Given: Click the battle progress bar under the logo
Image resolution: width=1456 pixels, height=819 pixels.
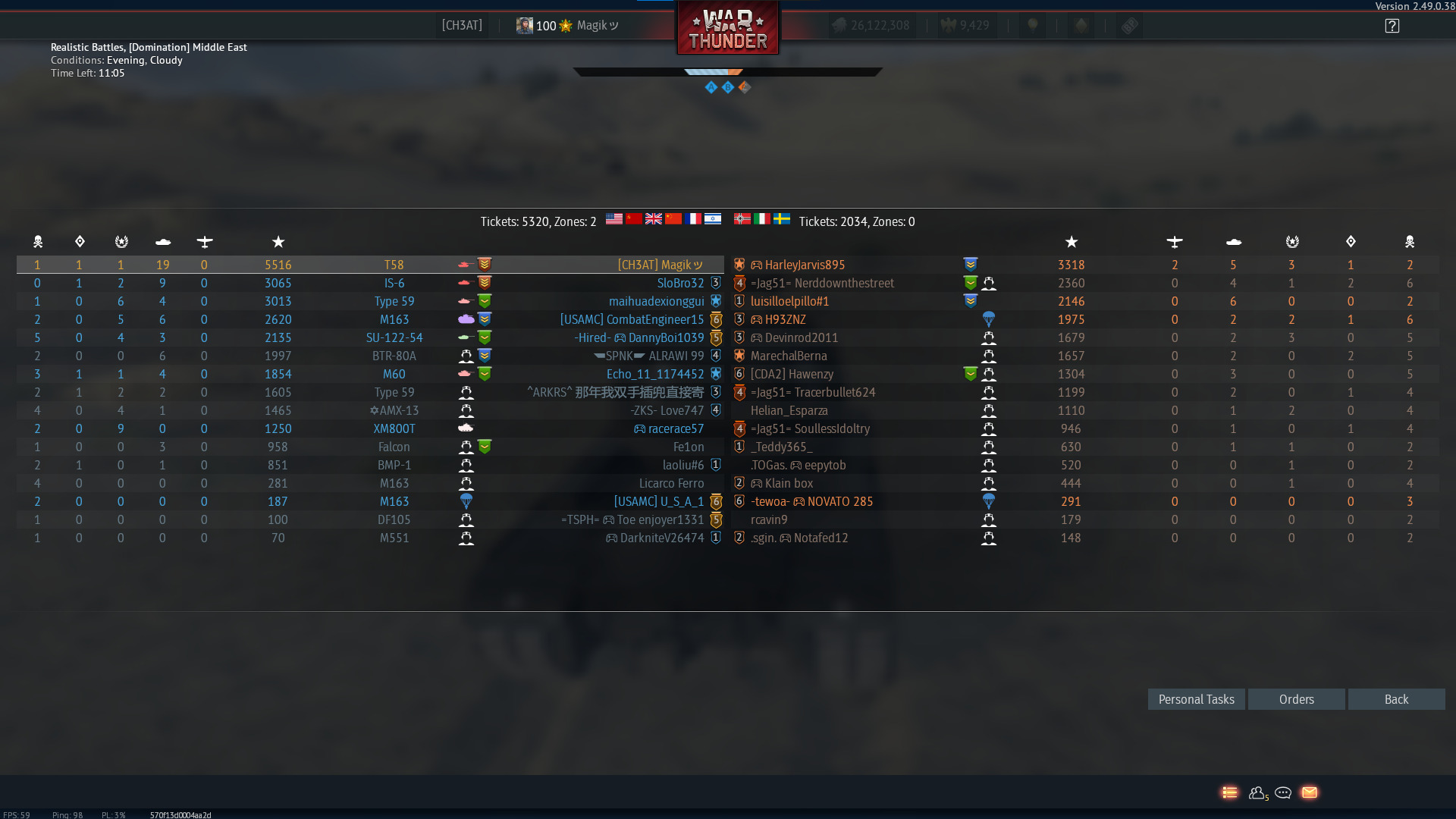Looking at the screenshot, I should (x=726, y=72).
